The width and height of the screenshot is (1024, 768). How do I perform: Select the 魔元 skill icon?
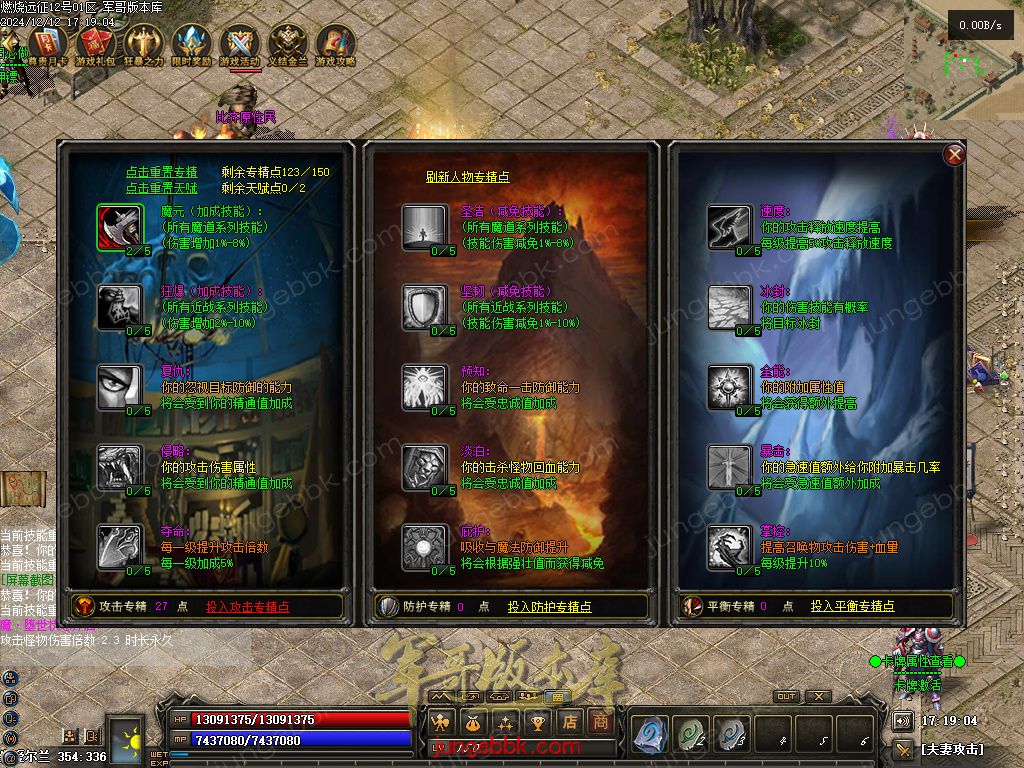pos(120,227)
